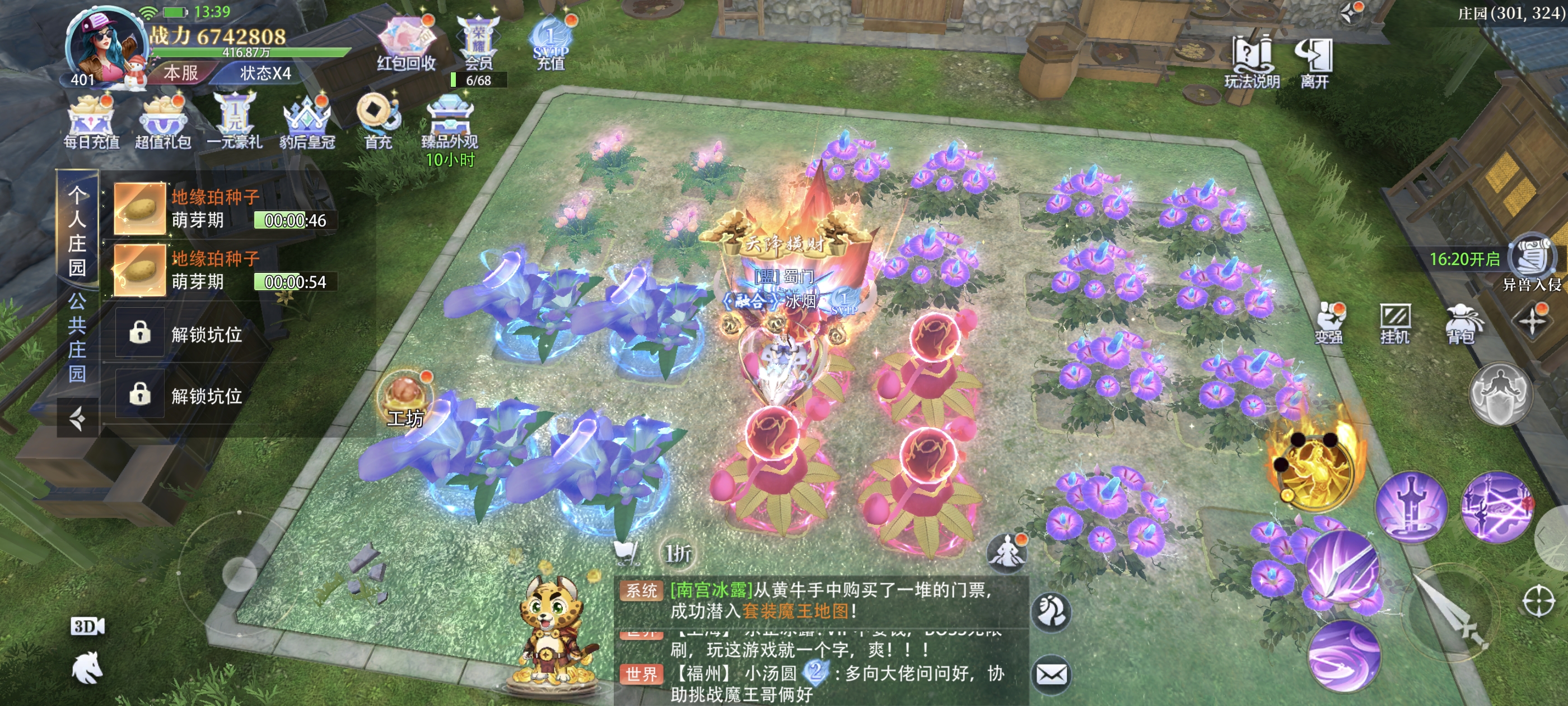The height and width of the screenshot is (706, 1568).
Task: Open the 异兽入侵 event icon
Action: 1532,261
